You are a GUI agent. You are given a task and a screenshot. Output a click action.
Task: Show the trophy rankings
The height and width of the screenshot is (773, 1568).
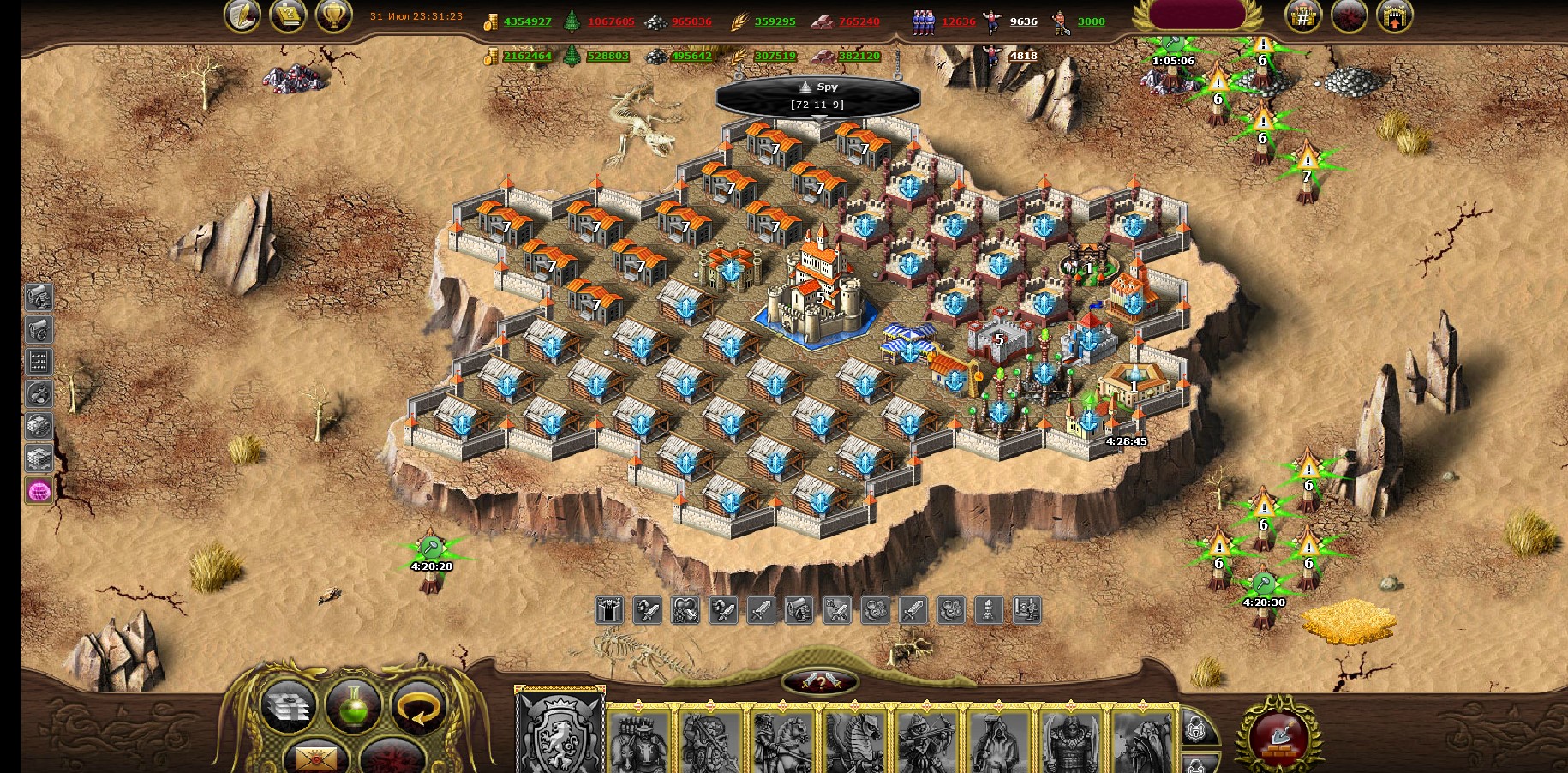[x=333, y=15]
